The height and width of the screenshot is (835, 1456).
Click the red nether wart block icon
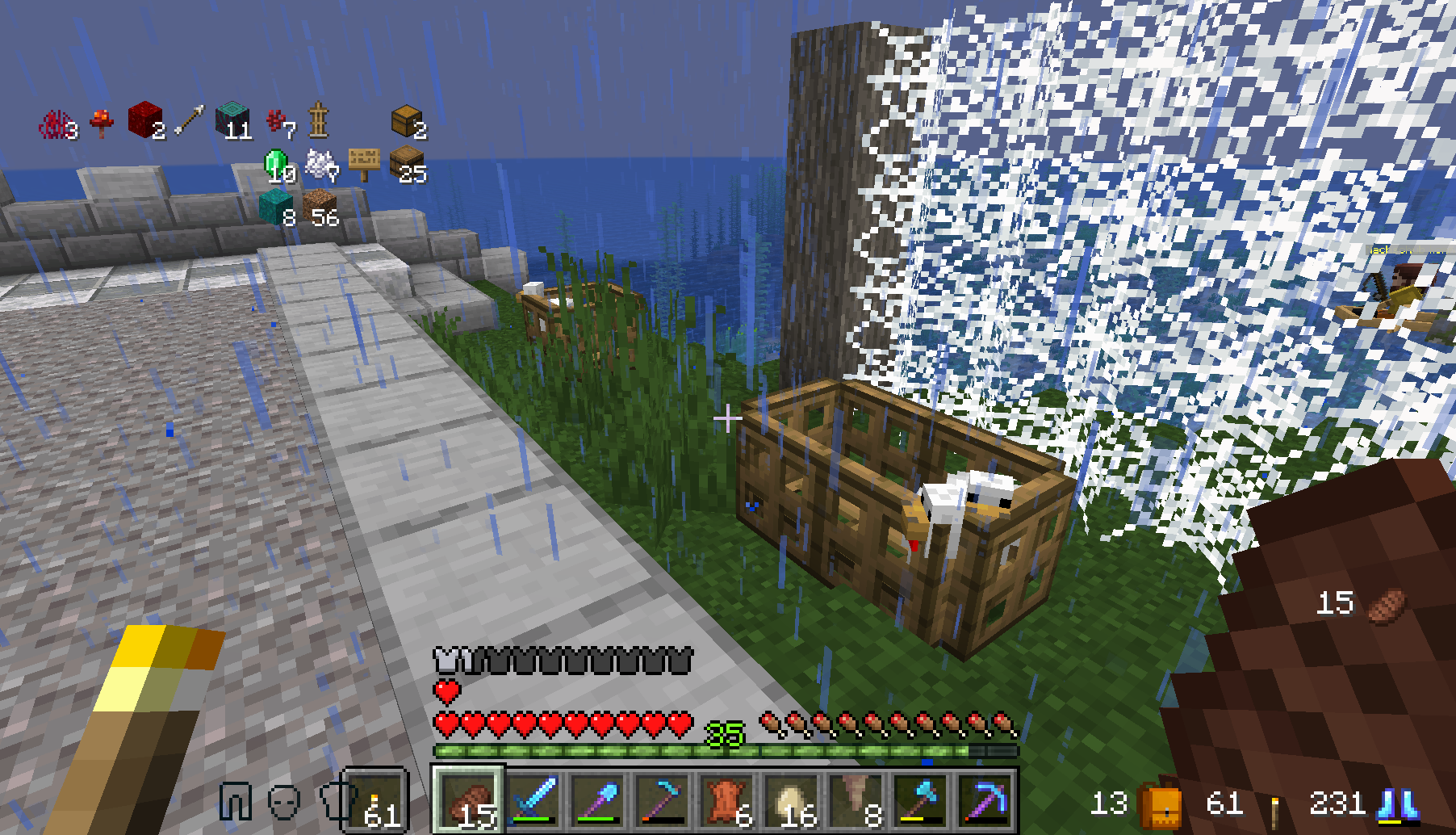pos(144,121)
